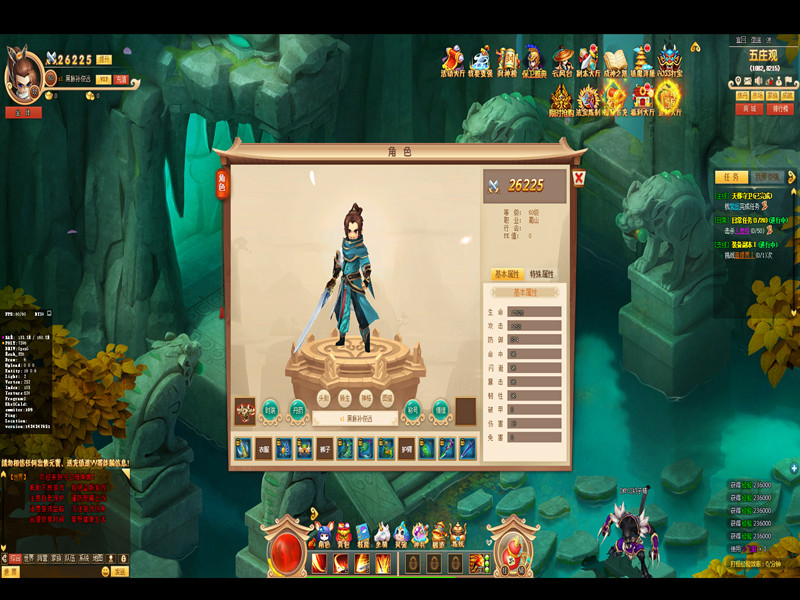Image resolution: width=800 pixels, height=600 pixels.
Task: Open the 角色 rabbit icon in the bottom menu
Action: tap(324, 534)
